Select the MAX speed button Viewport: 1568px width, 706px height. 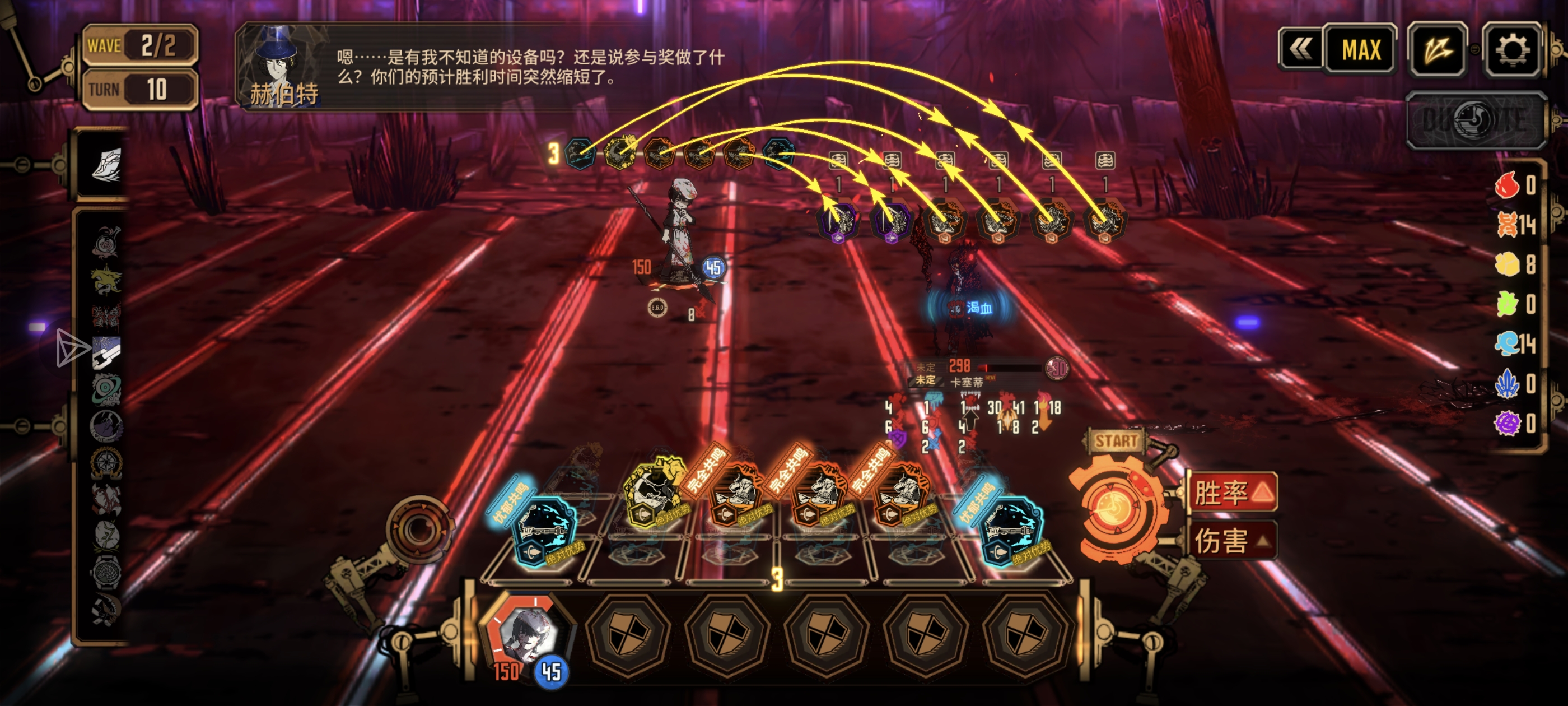[1361, 49]
